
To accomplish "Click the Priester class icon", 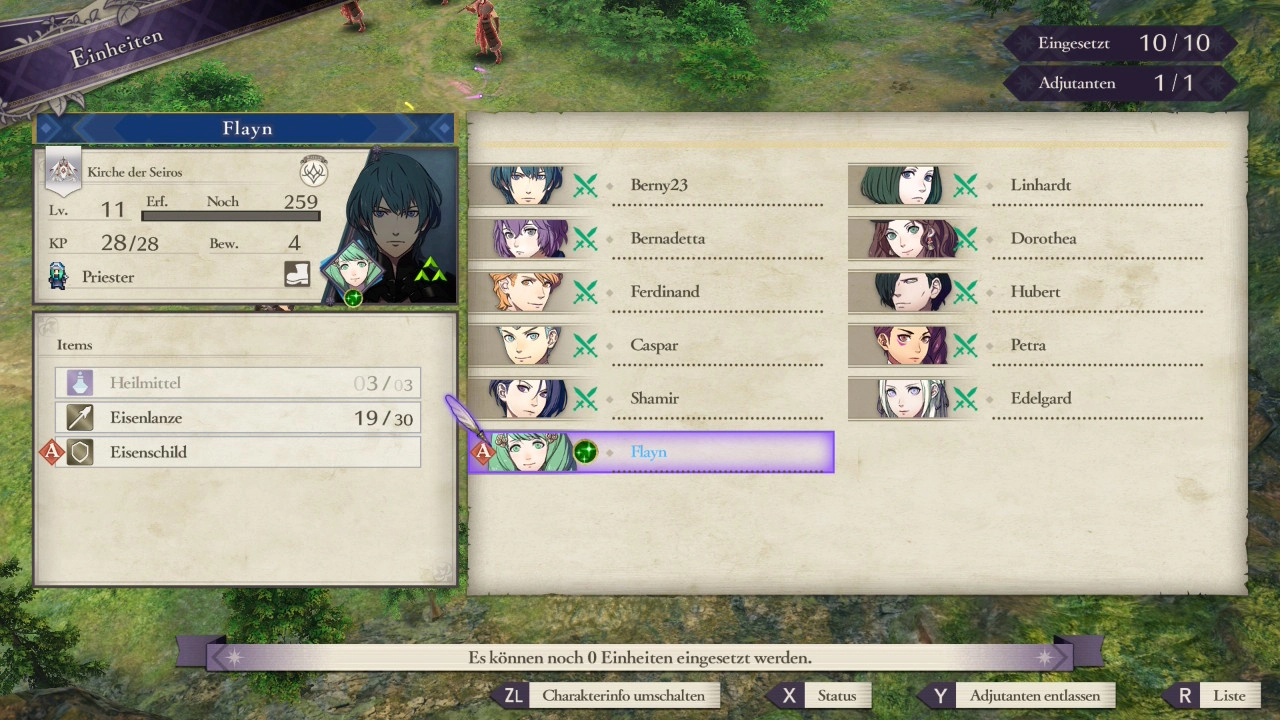I will point(58,276).
